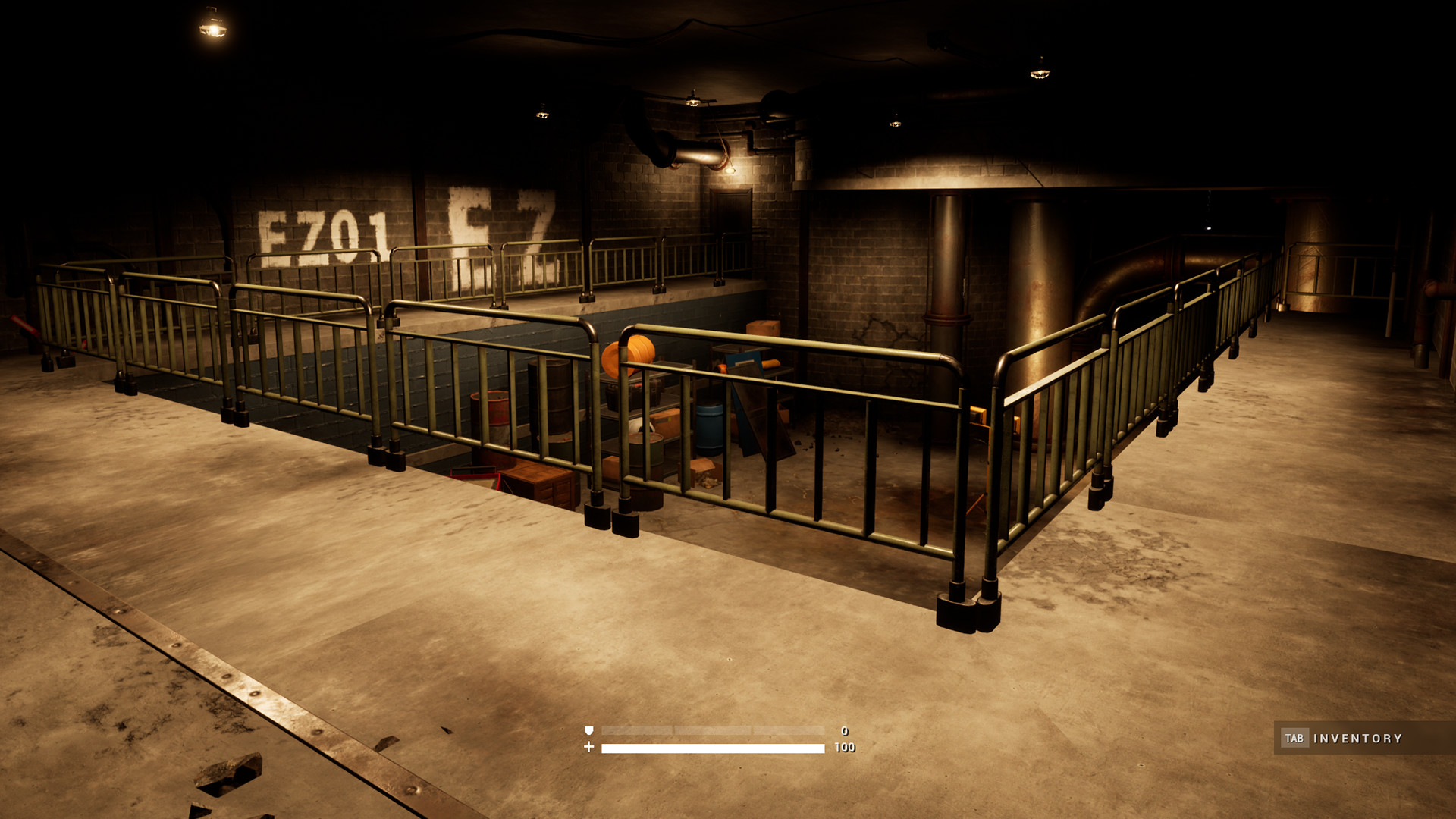Select the orange cable spool
The height and width of the screenshot is (819, 1456).
tap(630, 356)
